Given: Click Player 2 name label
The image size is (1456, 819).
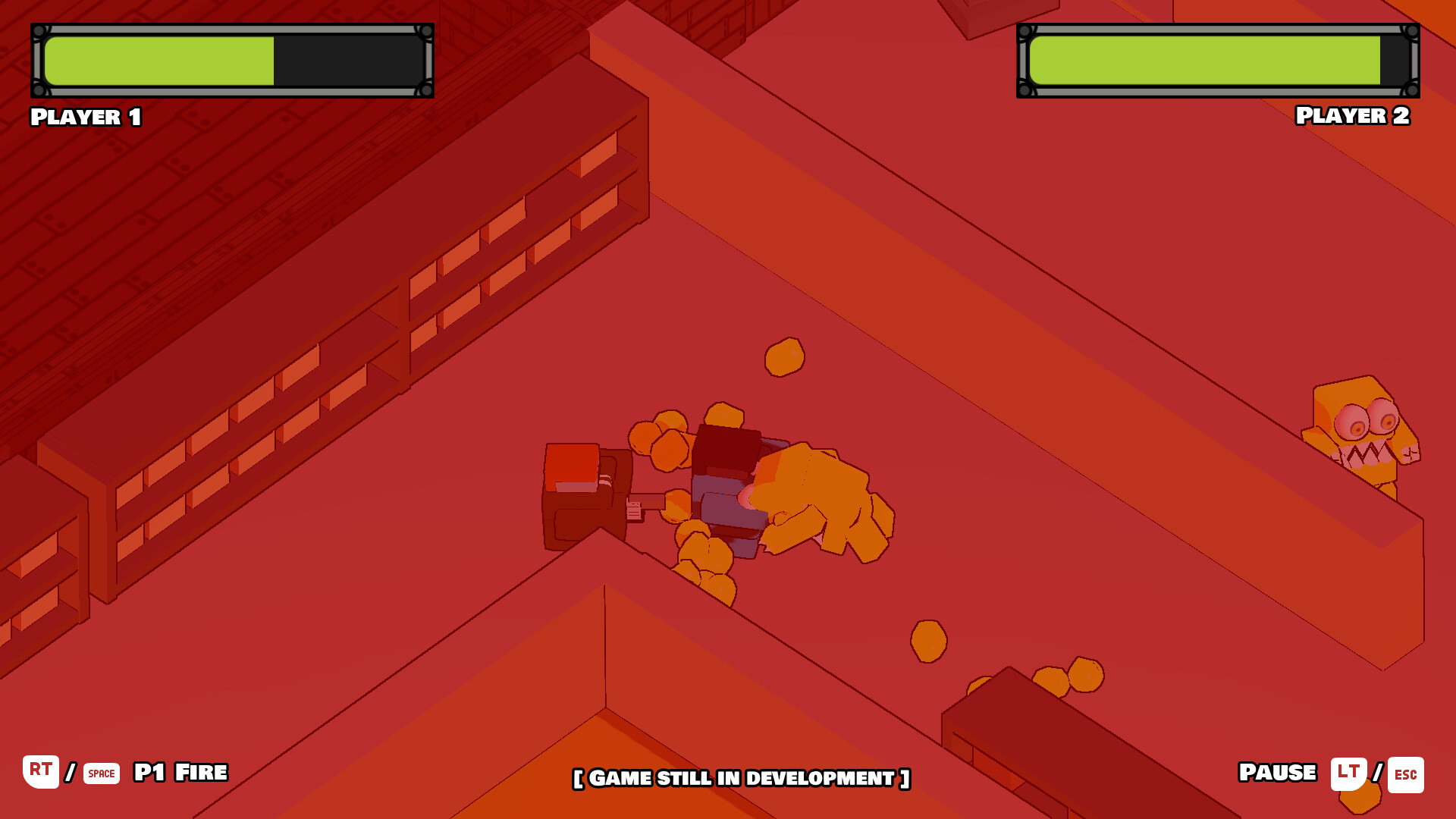Looking at the screenshot, I should click(x=1352, y=115).
